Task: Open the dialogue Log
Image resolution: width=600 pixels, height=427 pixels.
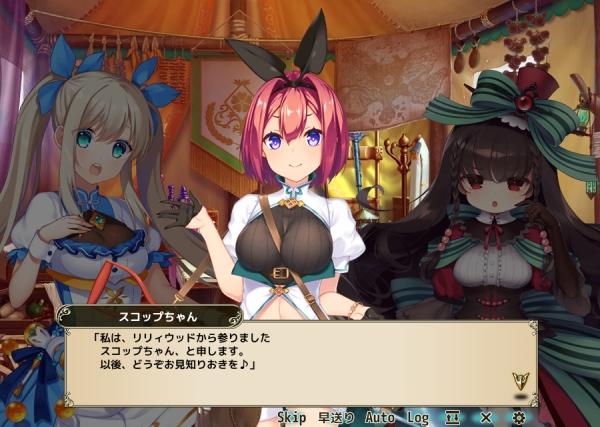Action: click(418, 416)
